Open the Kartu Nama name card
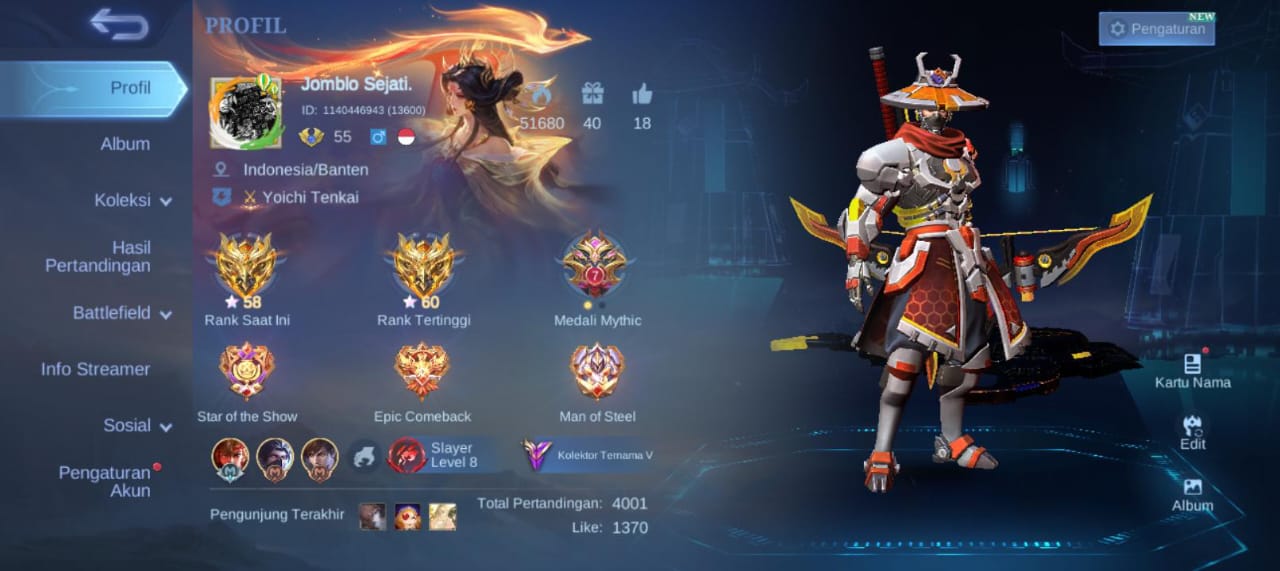This screenshot has width=1280, height=571. [1192, 370]
